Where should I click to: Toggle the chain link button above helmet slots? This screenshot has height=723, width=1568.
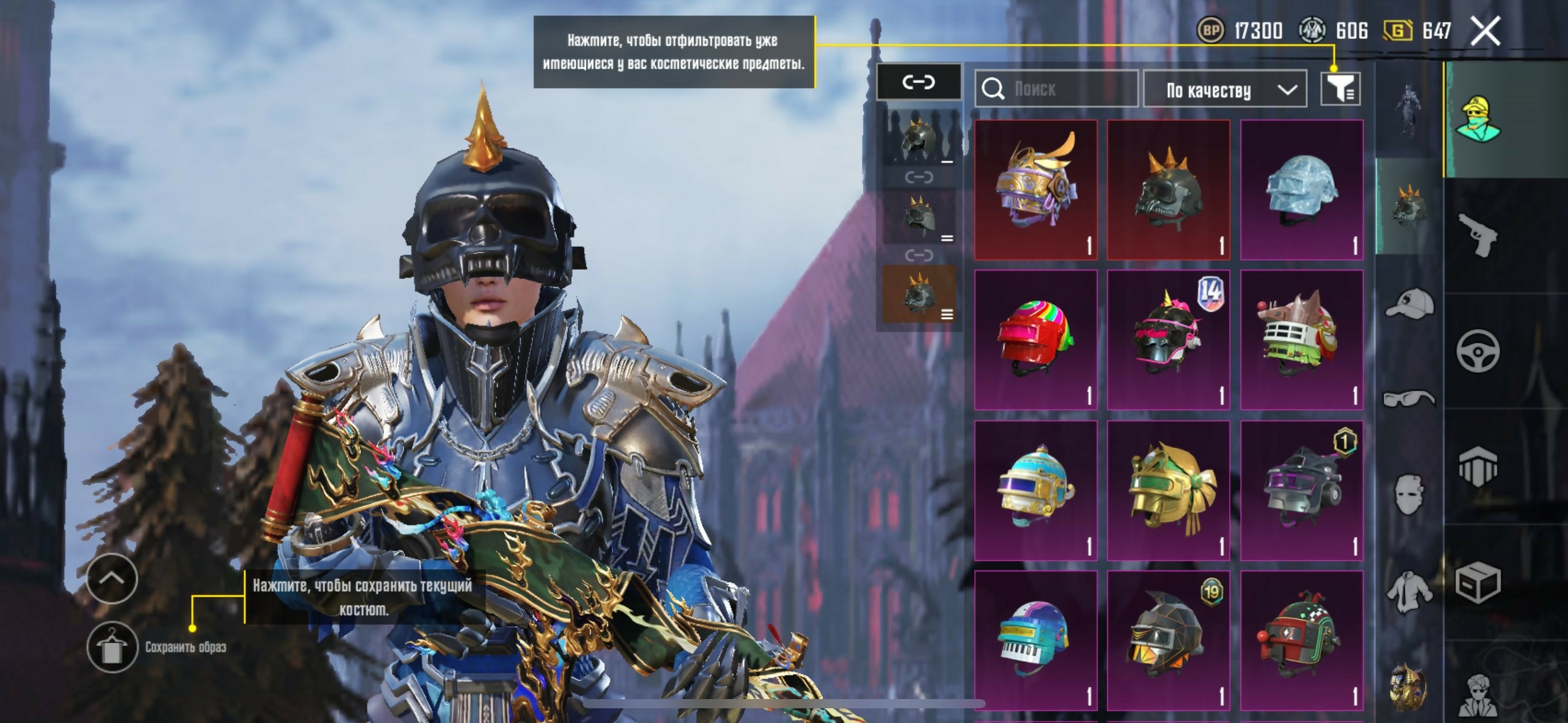tap(918, 82)
